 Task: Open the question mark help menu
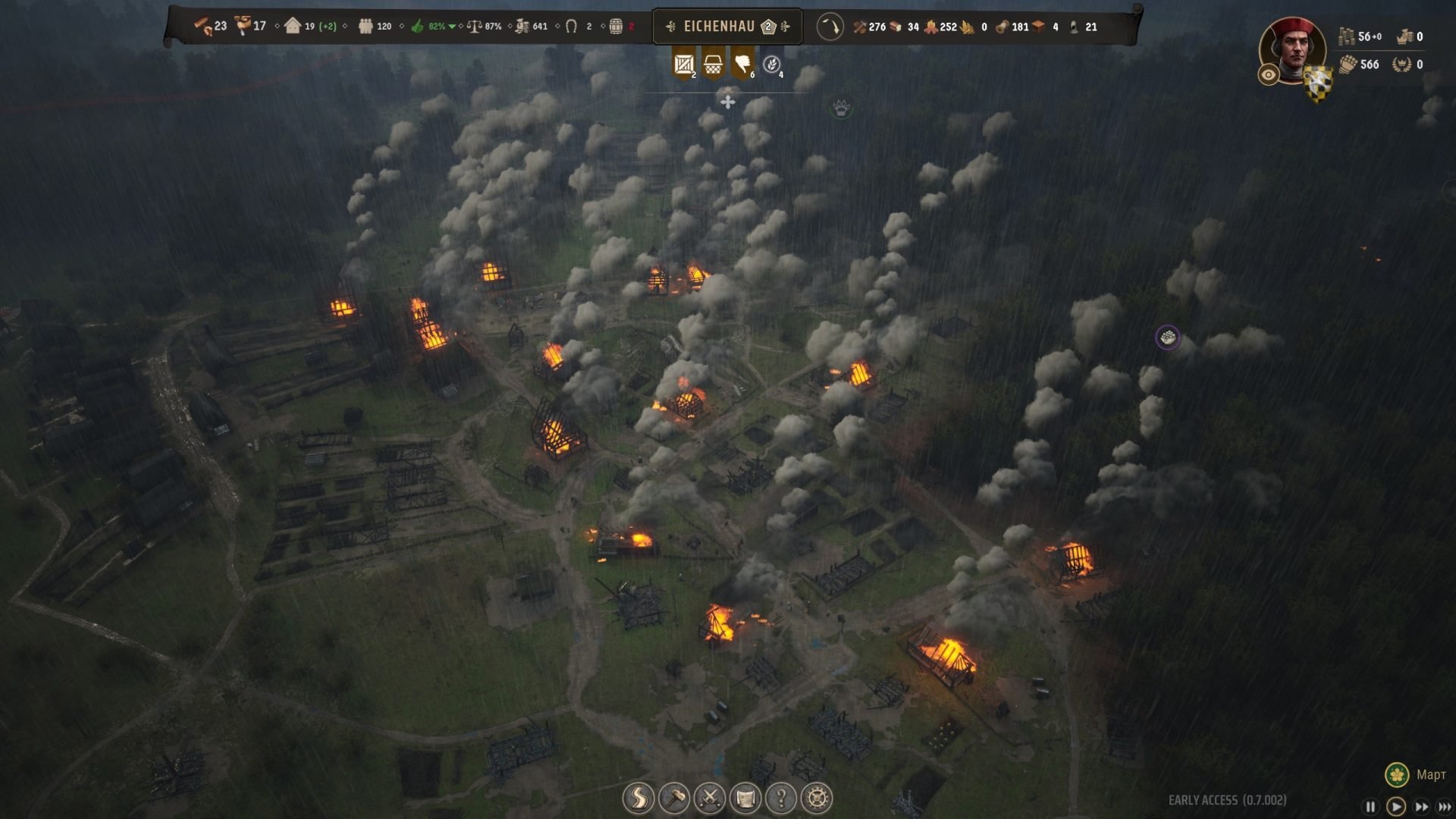click(781, 798)
